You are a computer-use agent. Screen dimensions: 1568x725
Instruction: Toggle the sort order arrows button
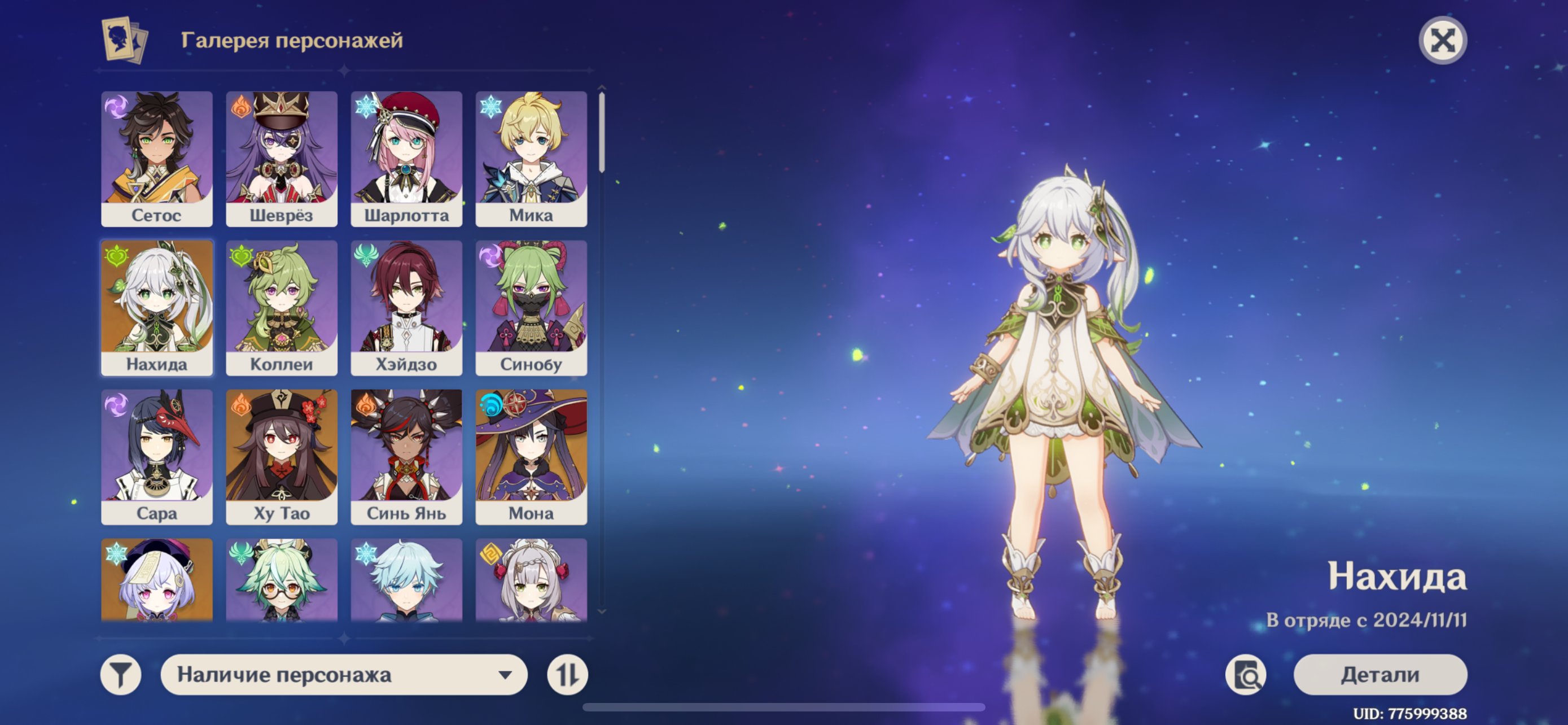pyautogui.click(x=567, y=675)
